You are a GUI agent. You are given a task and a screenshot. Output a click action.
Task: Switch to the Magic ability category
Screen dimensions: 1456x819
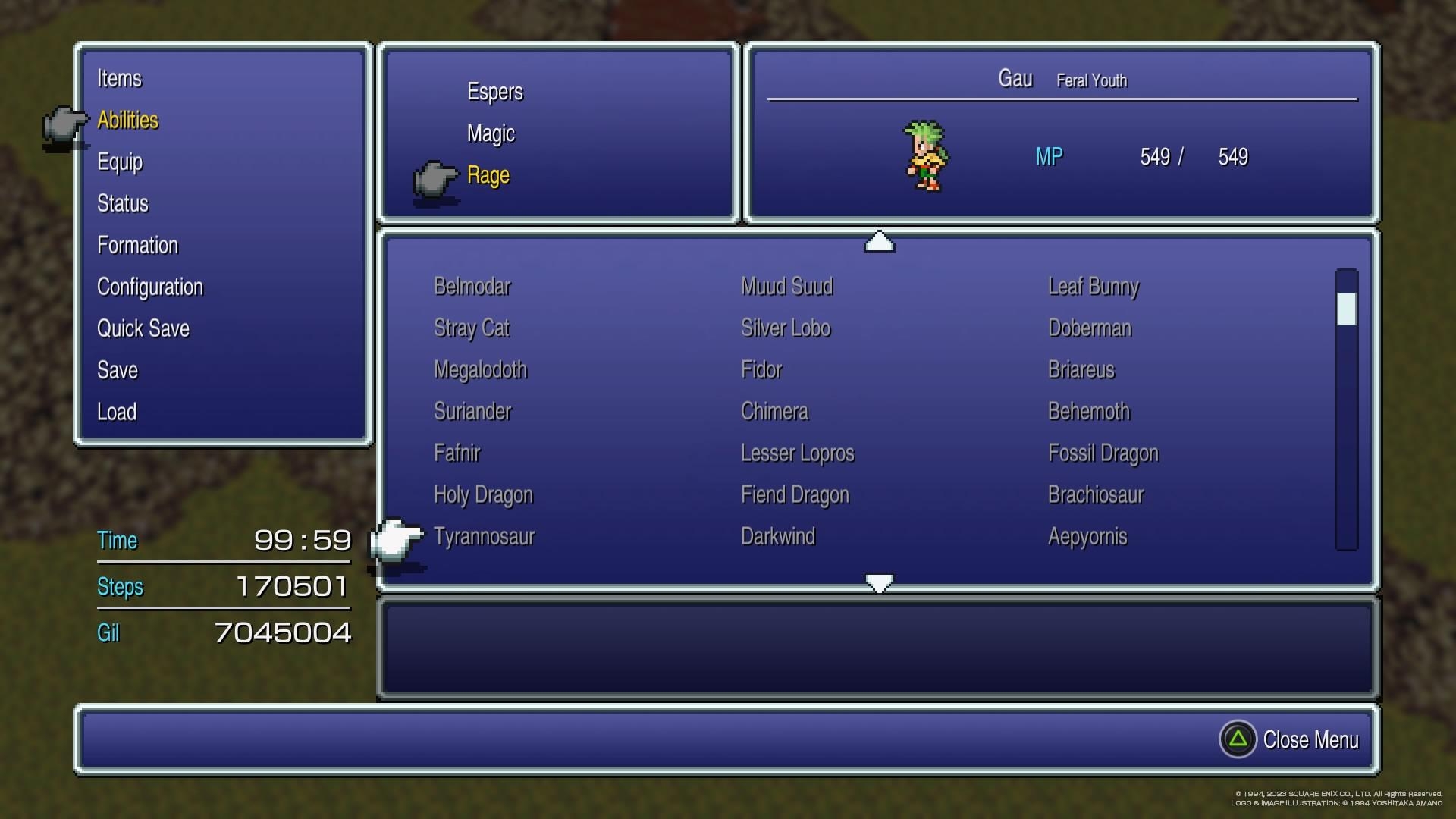pos(490,133)
